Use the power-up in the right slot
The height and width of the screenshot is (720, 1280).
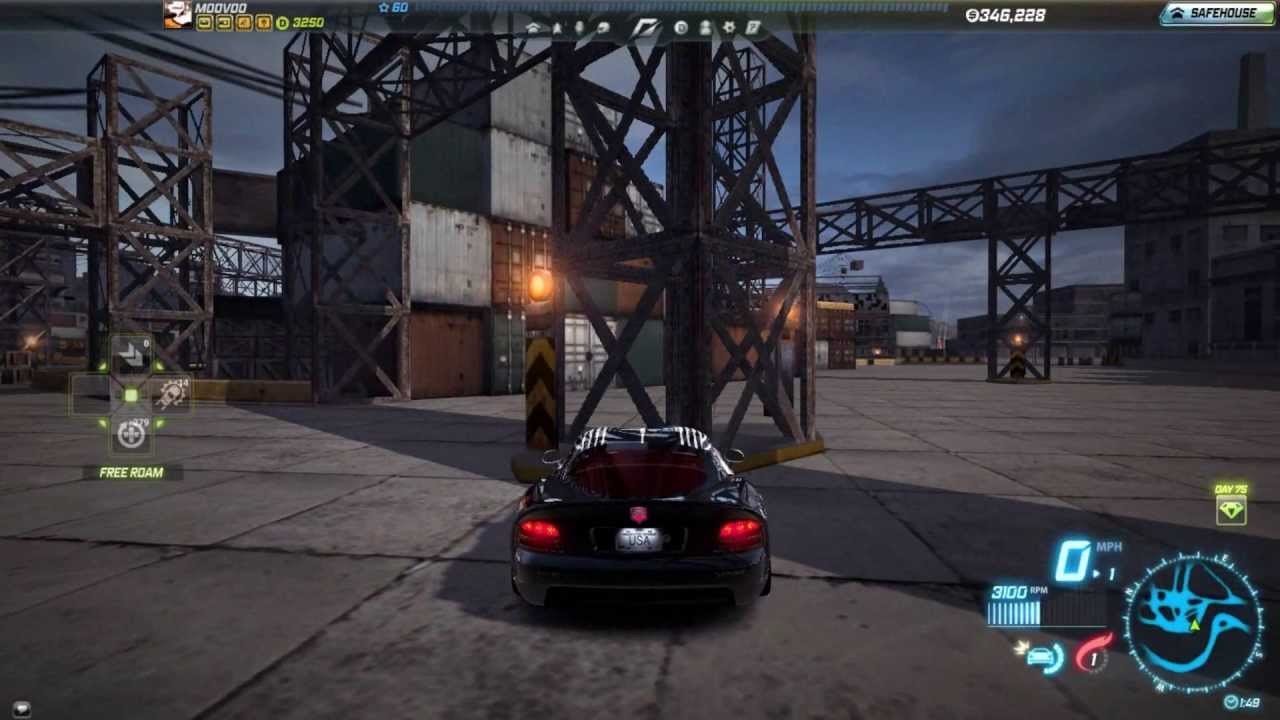pos(170,394)
